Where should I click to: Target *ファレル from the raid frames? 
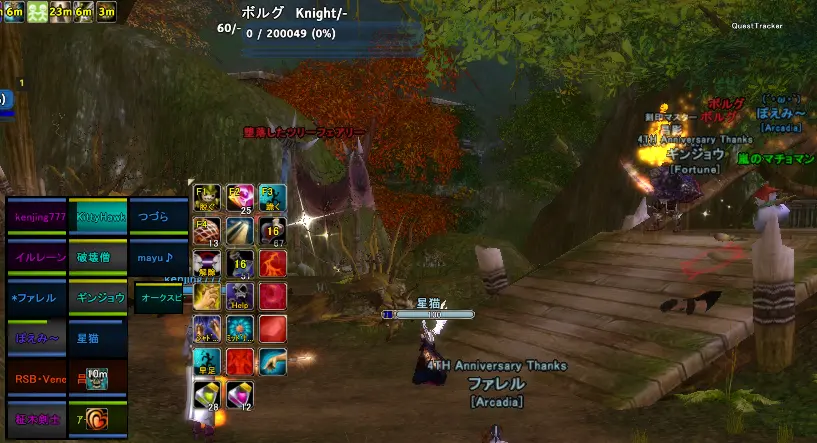(36, 298)
